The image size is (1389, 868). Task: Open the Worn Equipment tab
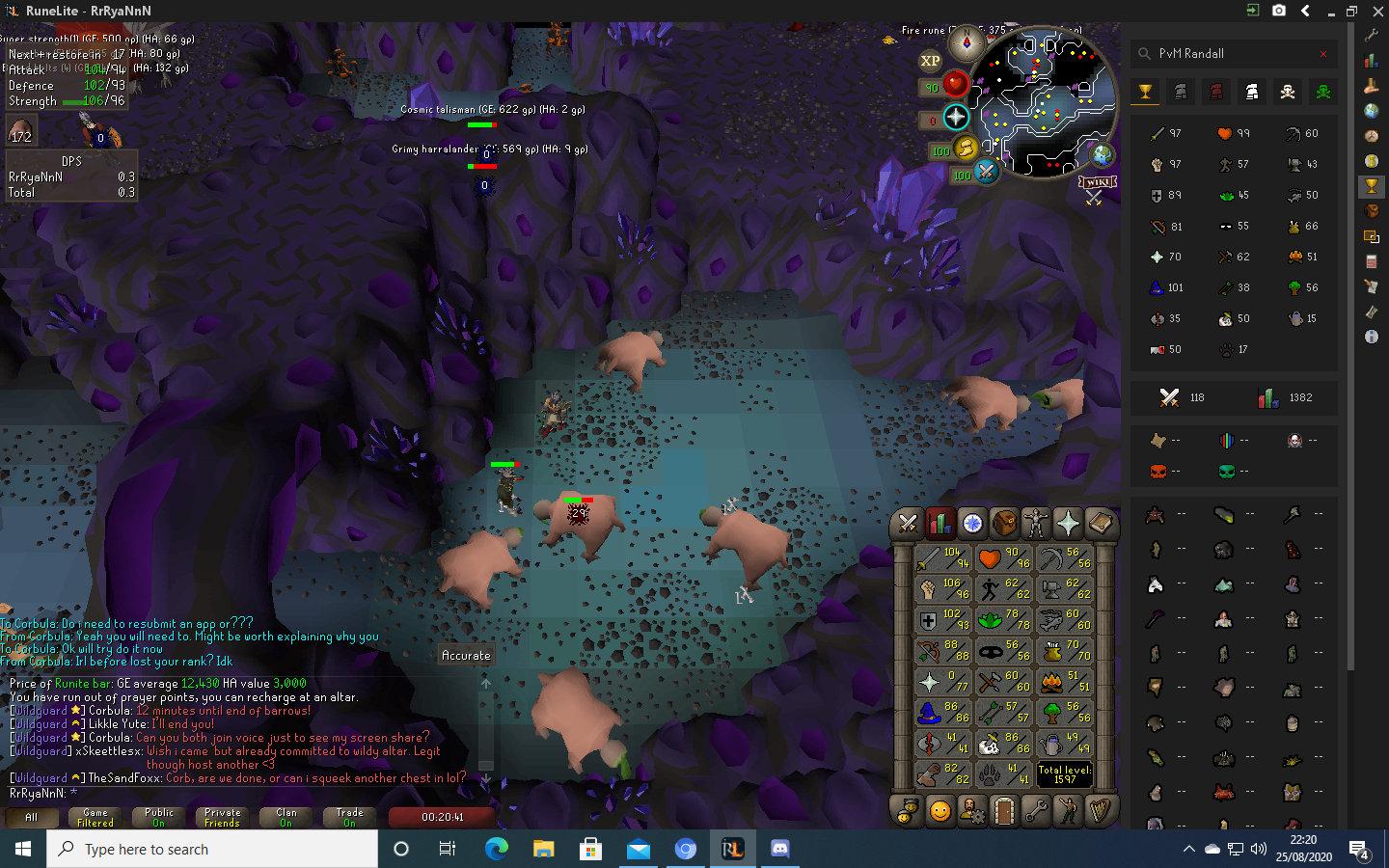(1036, 523)
